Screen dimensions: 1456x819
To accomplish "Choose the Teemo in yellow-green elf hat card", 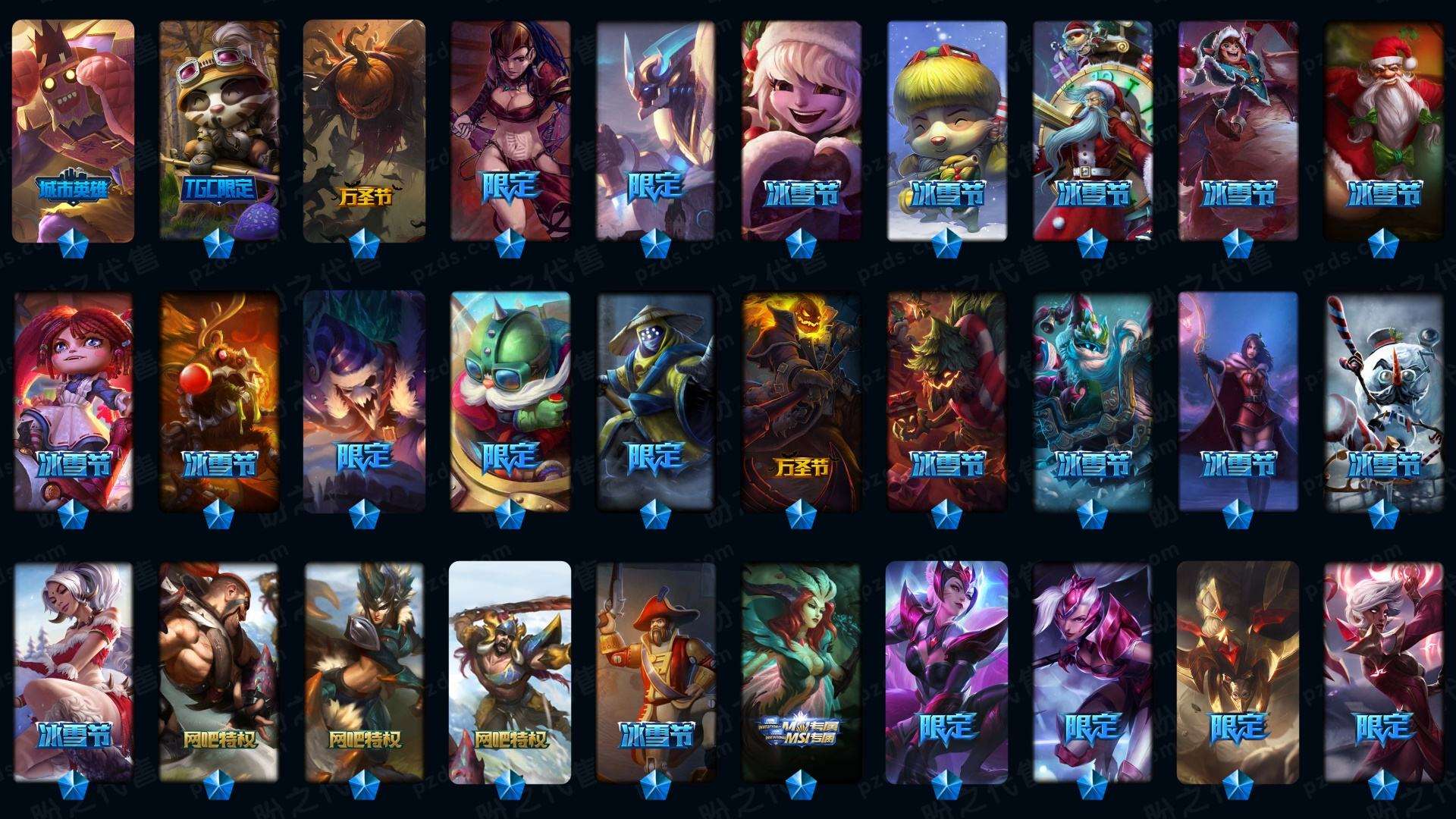I will (947, 130).
